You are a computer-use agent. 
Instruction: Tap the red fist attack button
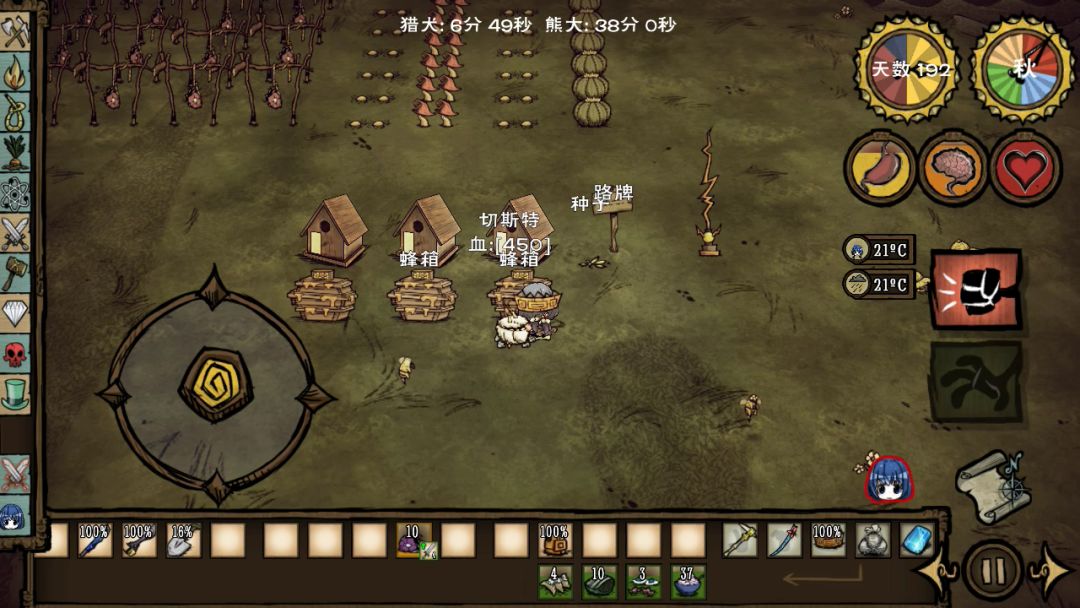(x=976, y=289)
